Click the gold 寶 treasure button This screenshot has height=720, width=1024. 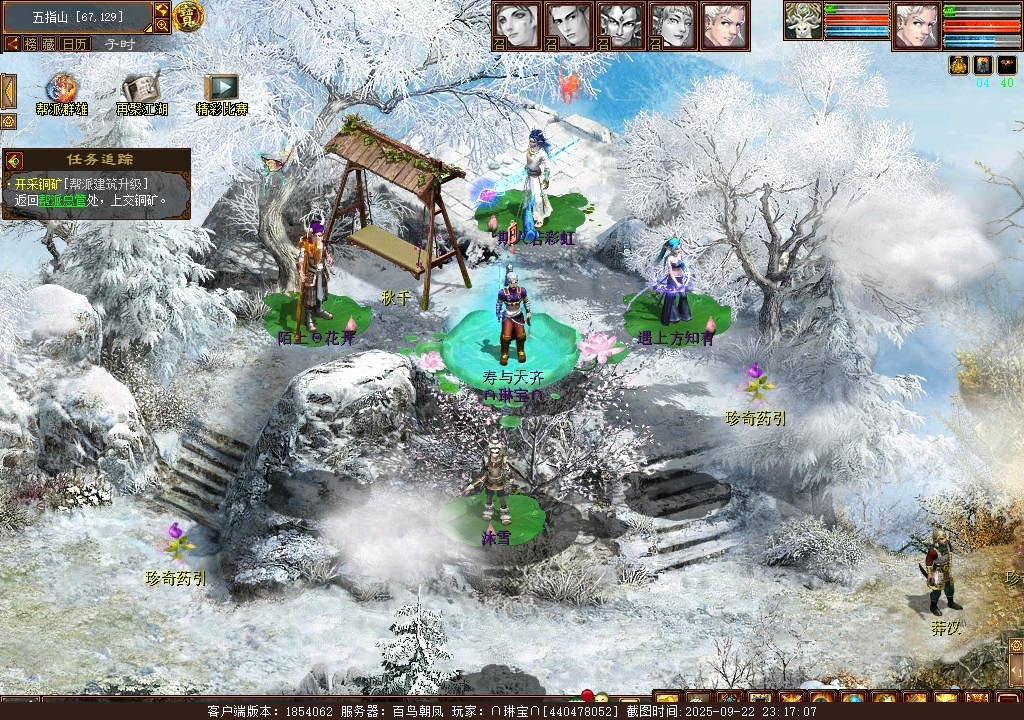coord(187,16)
